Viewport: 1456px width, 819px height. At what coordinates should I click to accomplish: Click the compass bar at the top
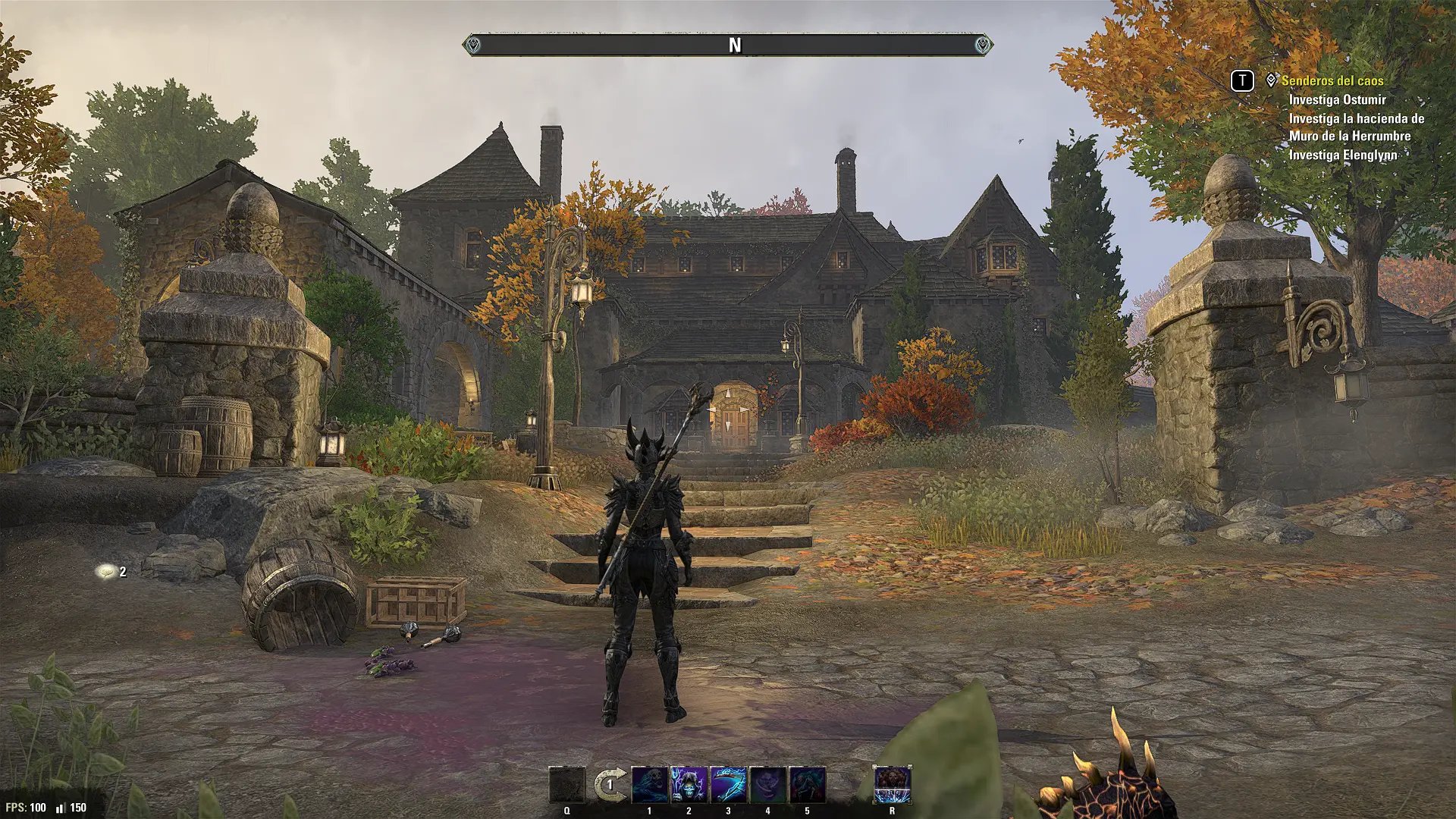pyautogui.click(x=728, y=45)
